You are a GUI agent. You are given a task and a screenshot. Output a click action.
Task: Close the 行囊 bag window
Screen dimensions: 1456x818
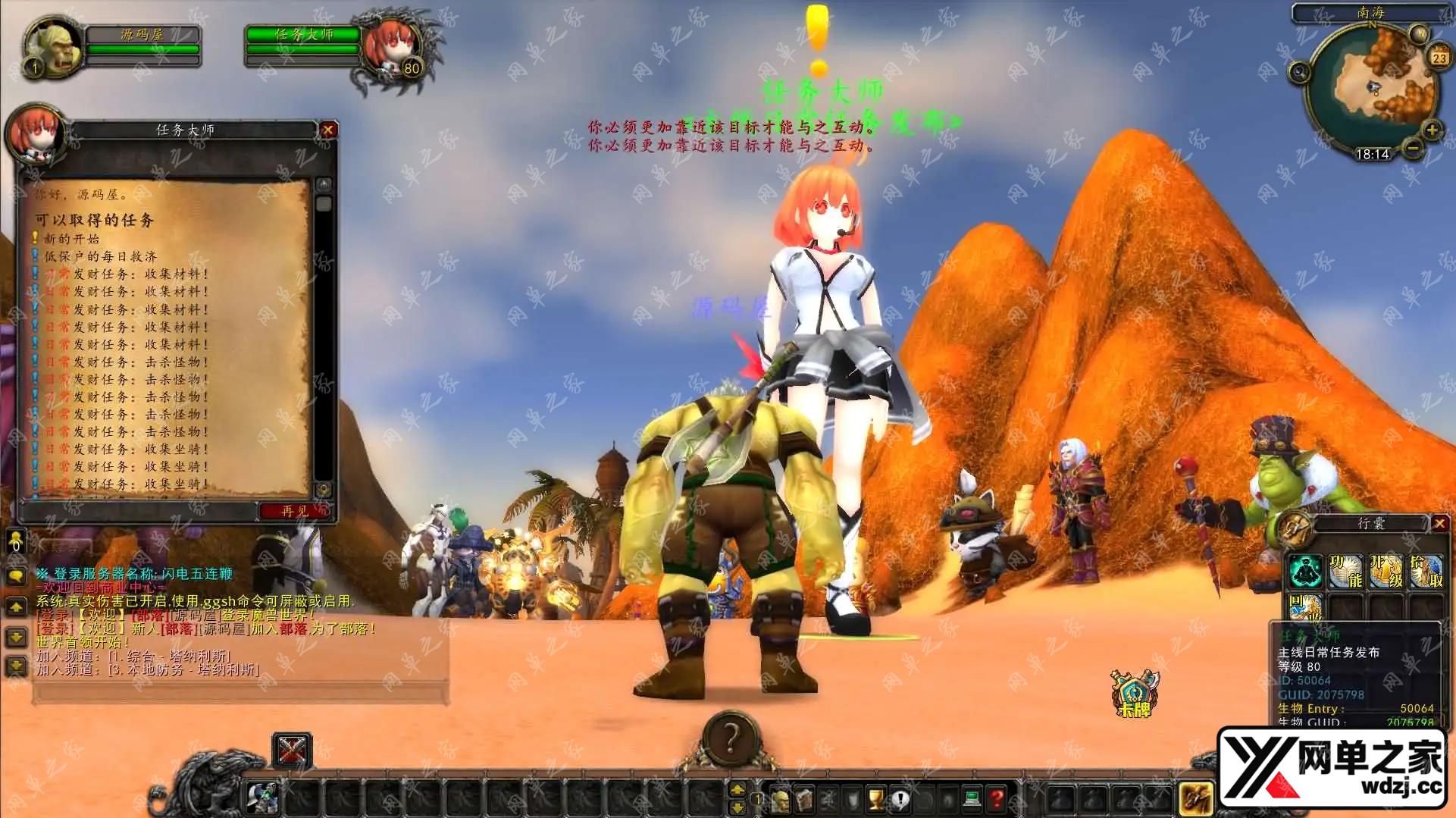click(x=1439, y=523)
